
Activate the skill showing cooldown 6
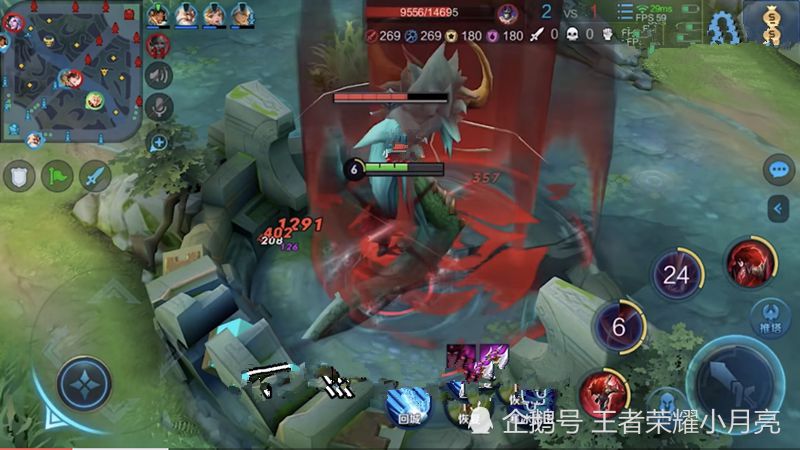pyautogui.click(x=618, y=326)
